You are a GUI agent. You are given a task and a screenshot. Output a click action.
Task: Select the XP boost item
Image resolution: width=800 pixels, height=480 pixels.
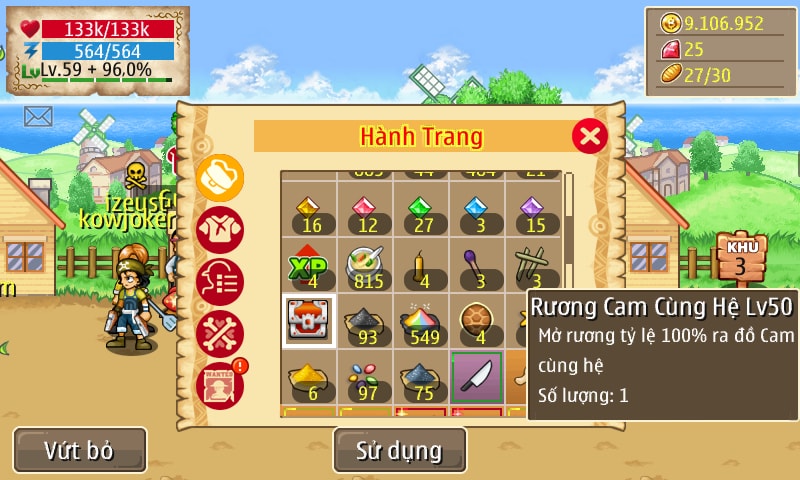point(309,266)
